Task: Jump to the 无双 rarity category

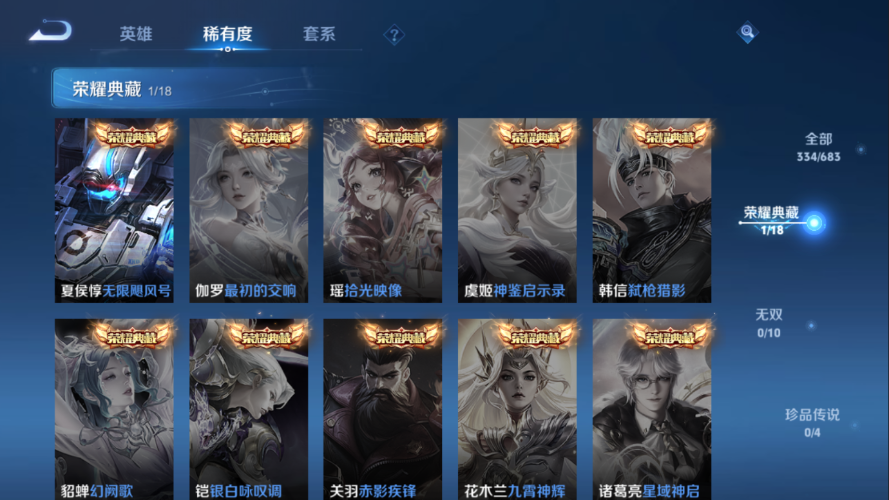Action: click(x=769, y=322)
